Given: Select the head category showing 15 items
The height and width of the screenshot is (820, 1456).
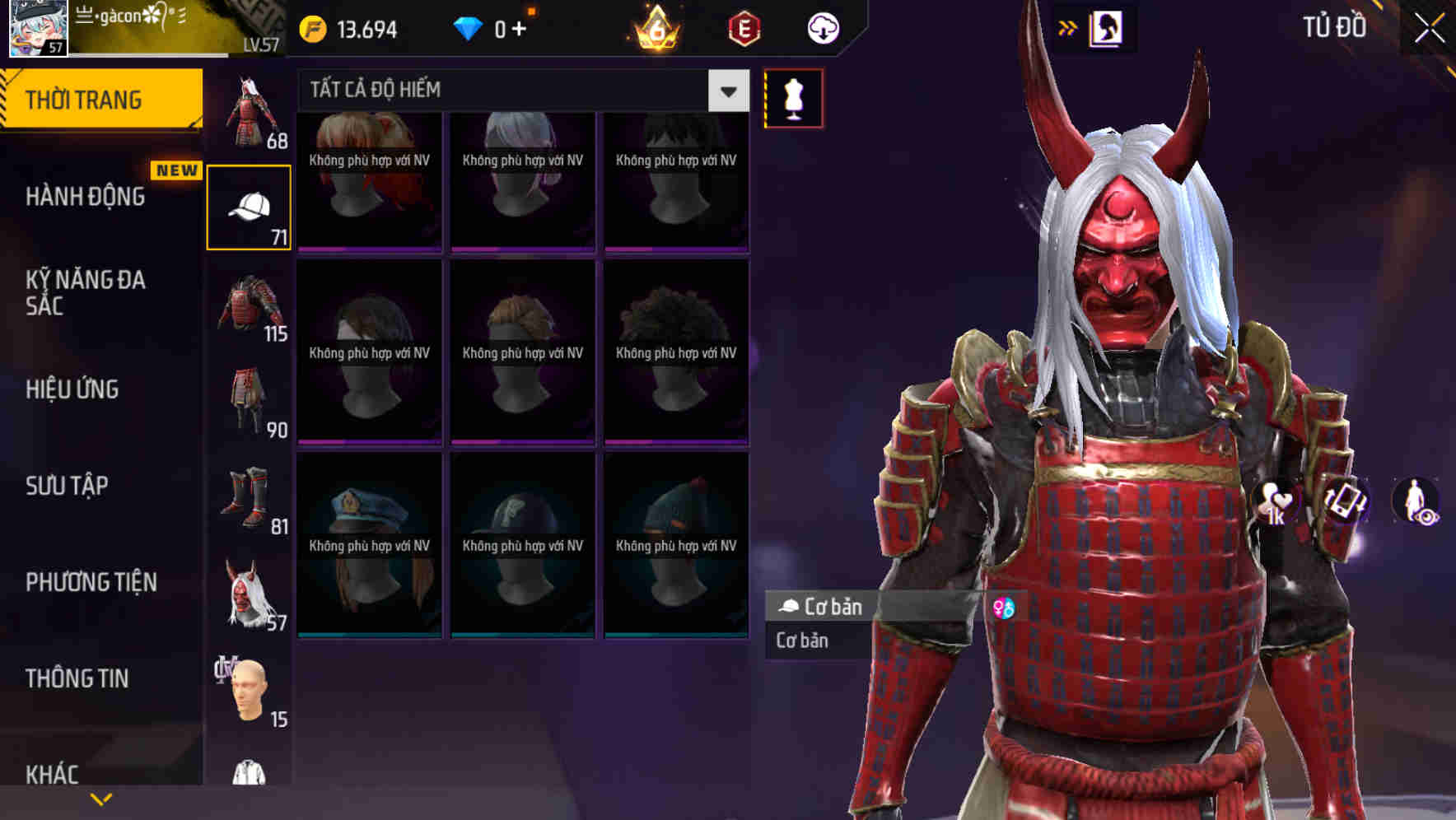Looking at the screenshot, I should (x=250, y=692).
